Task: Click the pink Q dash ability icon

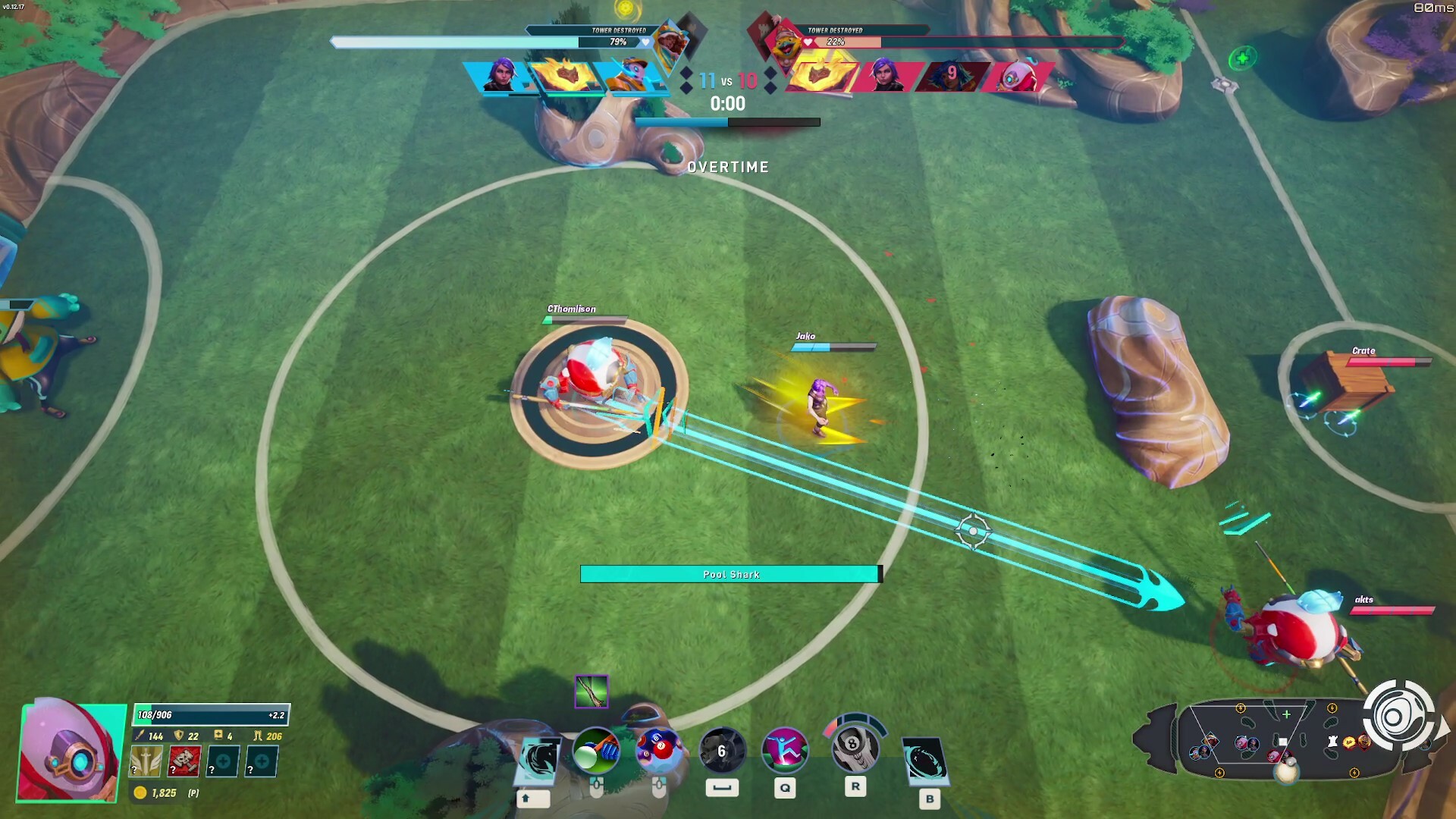Action: point(785,751)
